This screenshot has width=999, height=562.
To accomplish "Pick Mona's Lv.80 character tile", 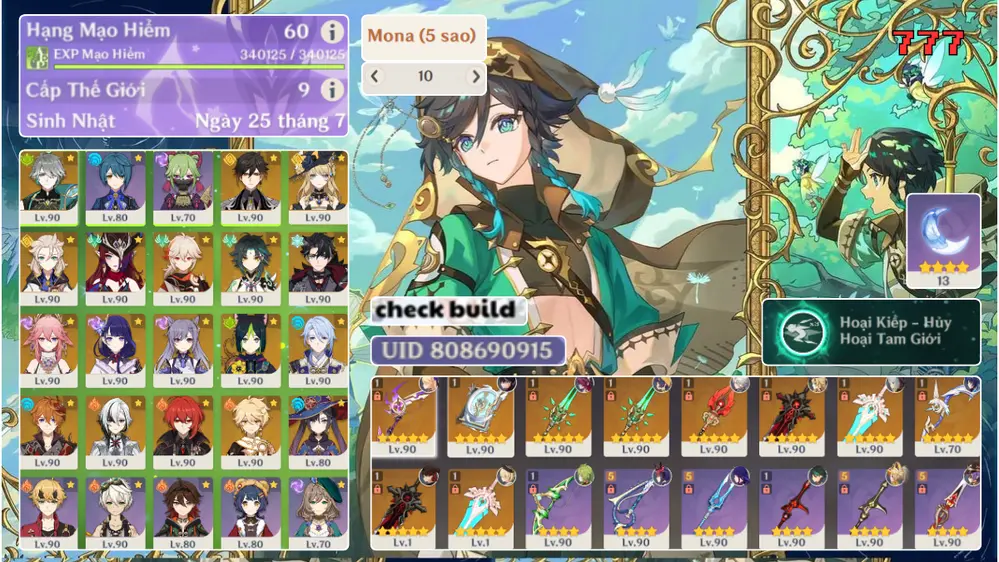I will pyautogui.click(x=318, y=429).
